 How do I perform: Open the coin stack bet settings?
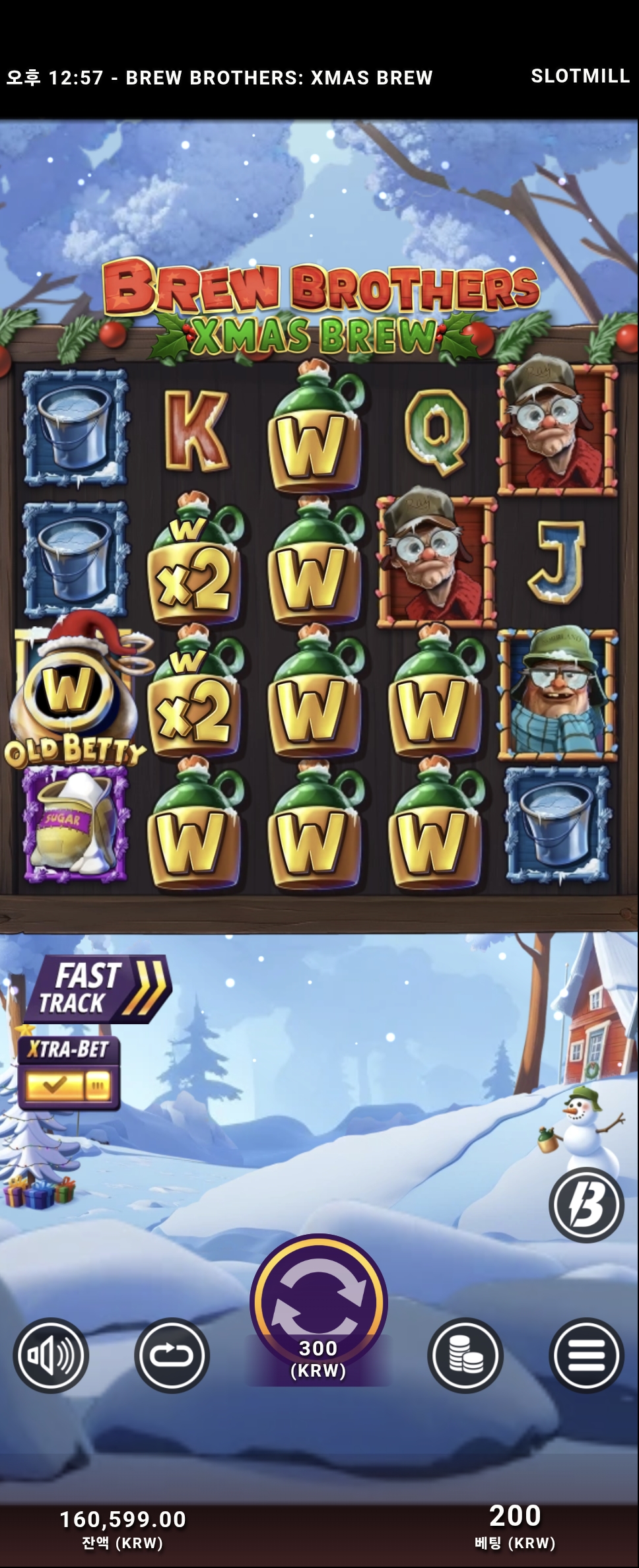(x=465, y=1356)
